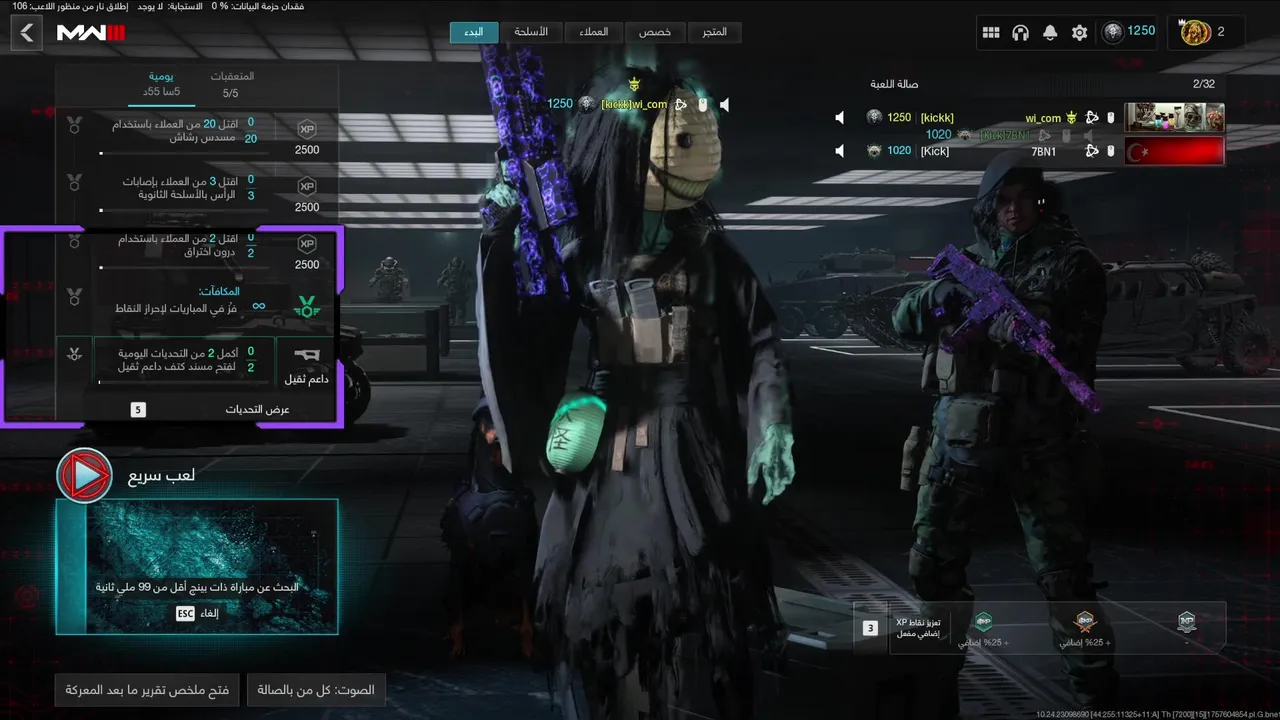This screenshot has height=720, width=1280.
Task: Open the المتجر (Store) tab
Action: pos(714,32)
